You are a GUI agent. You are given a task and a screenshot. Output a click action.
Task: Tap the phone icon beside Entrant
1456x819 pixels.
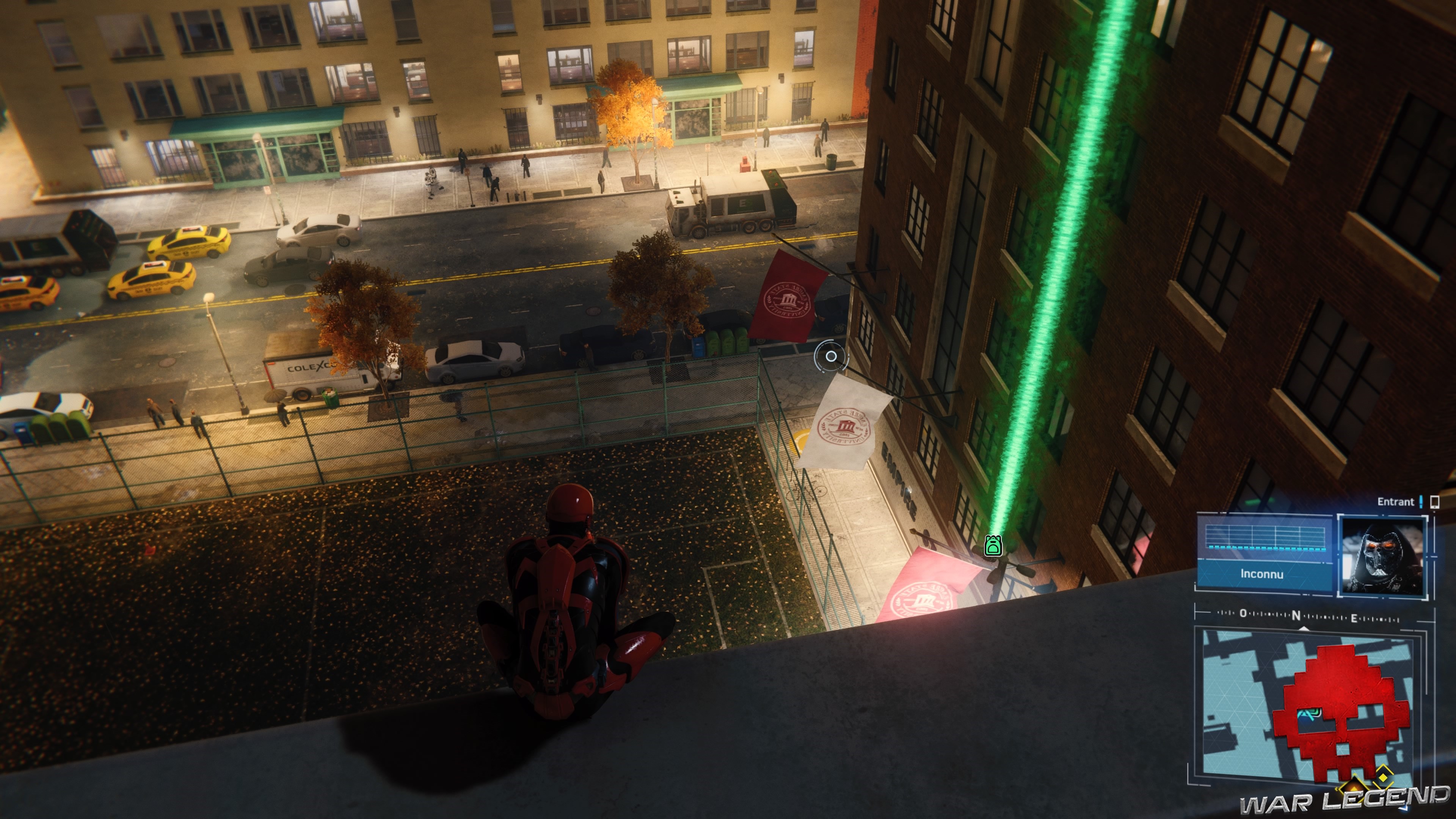[x=1434, y=501]
